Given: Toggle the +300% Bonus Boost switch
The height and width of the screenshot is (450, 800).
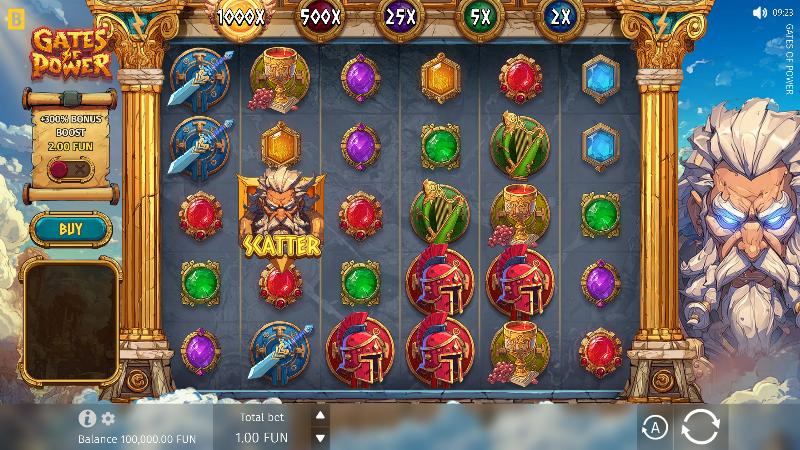Looking at the screenshot, I should 69,169.
